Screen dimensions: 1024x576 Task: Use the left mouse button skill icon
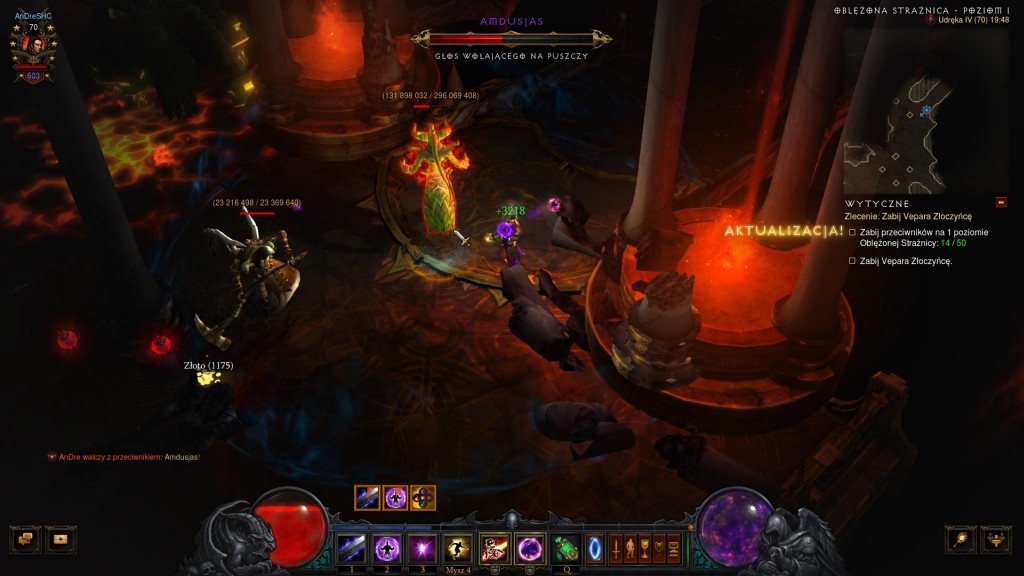[x=494, y=548]
